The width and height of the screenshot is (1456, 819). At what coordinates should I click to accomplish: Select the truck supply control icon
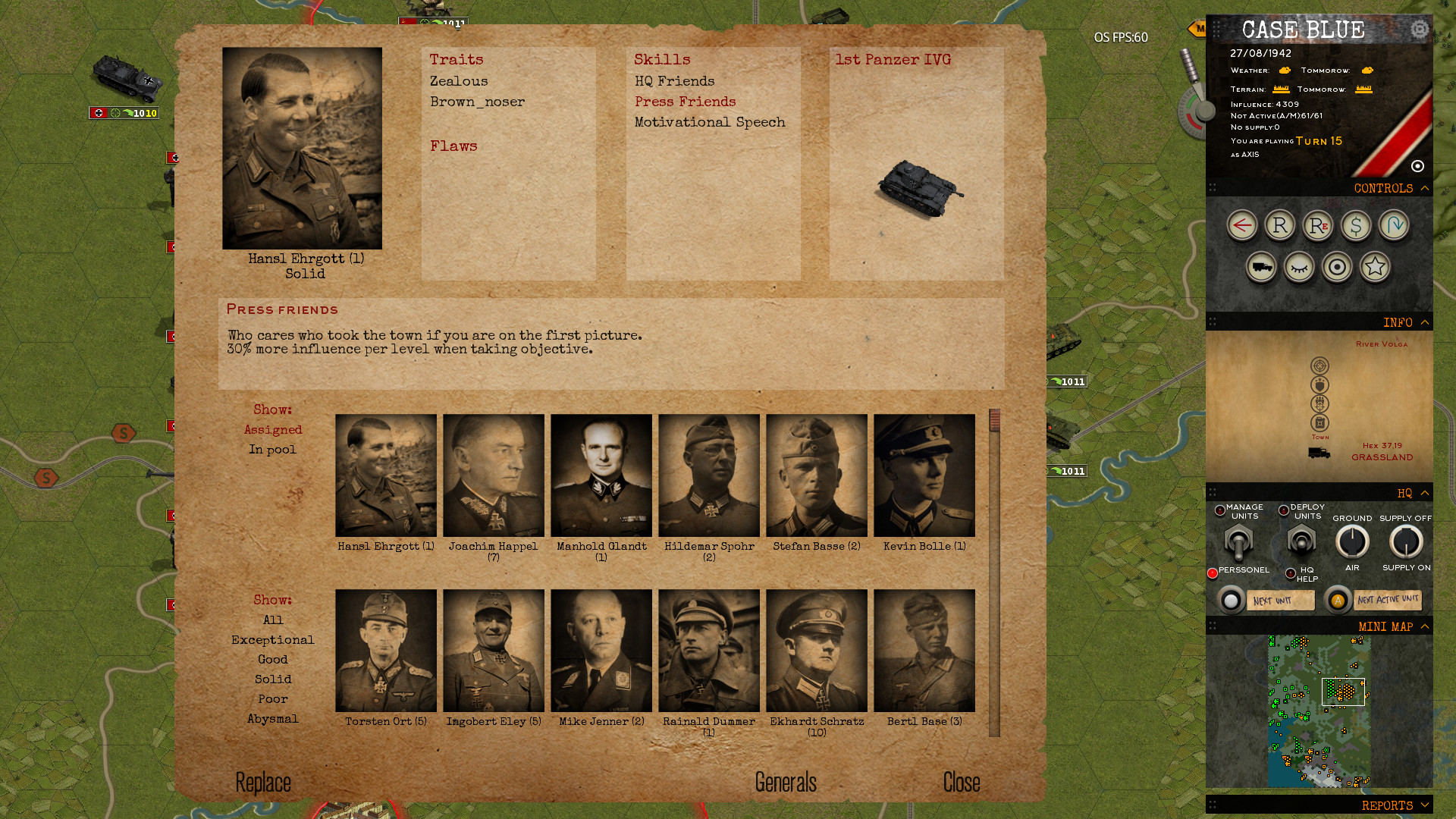tap(1261, 267)
